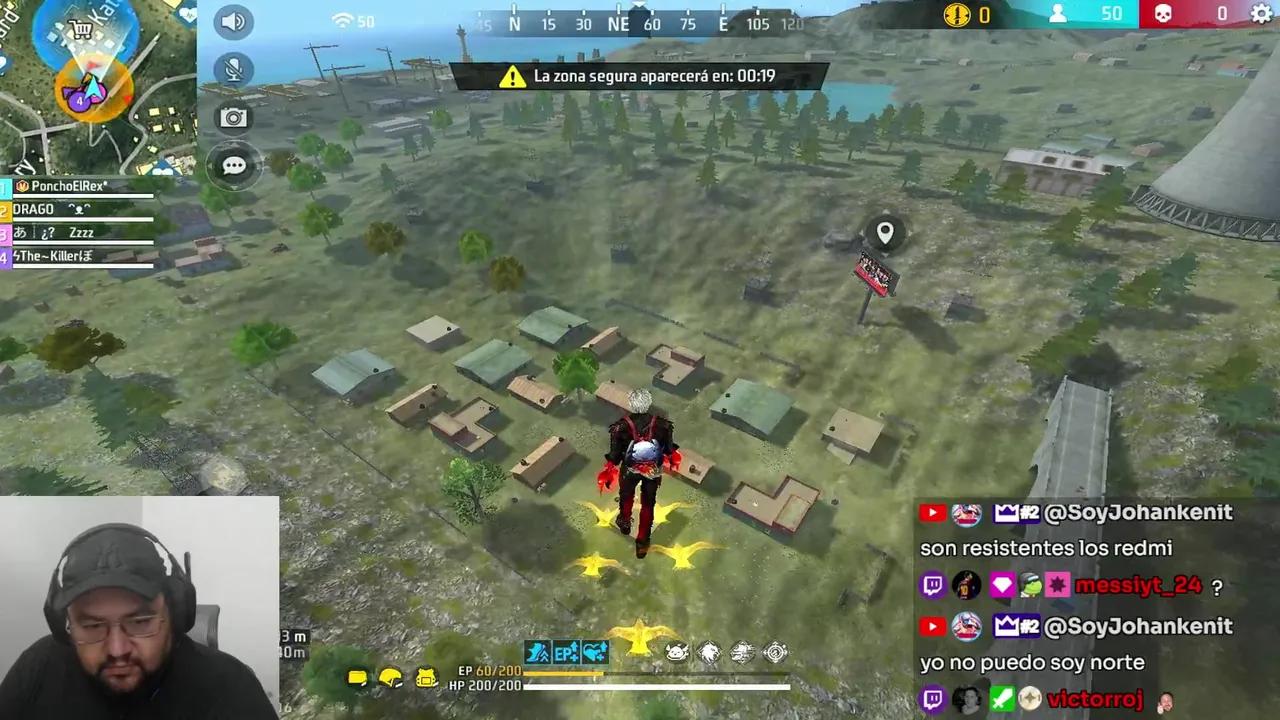The height and width of the screenshot is (720, 1280).
Task: Open the quick chat bubble icon
Action: tap(233, 165)
